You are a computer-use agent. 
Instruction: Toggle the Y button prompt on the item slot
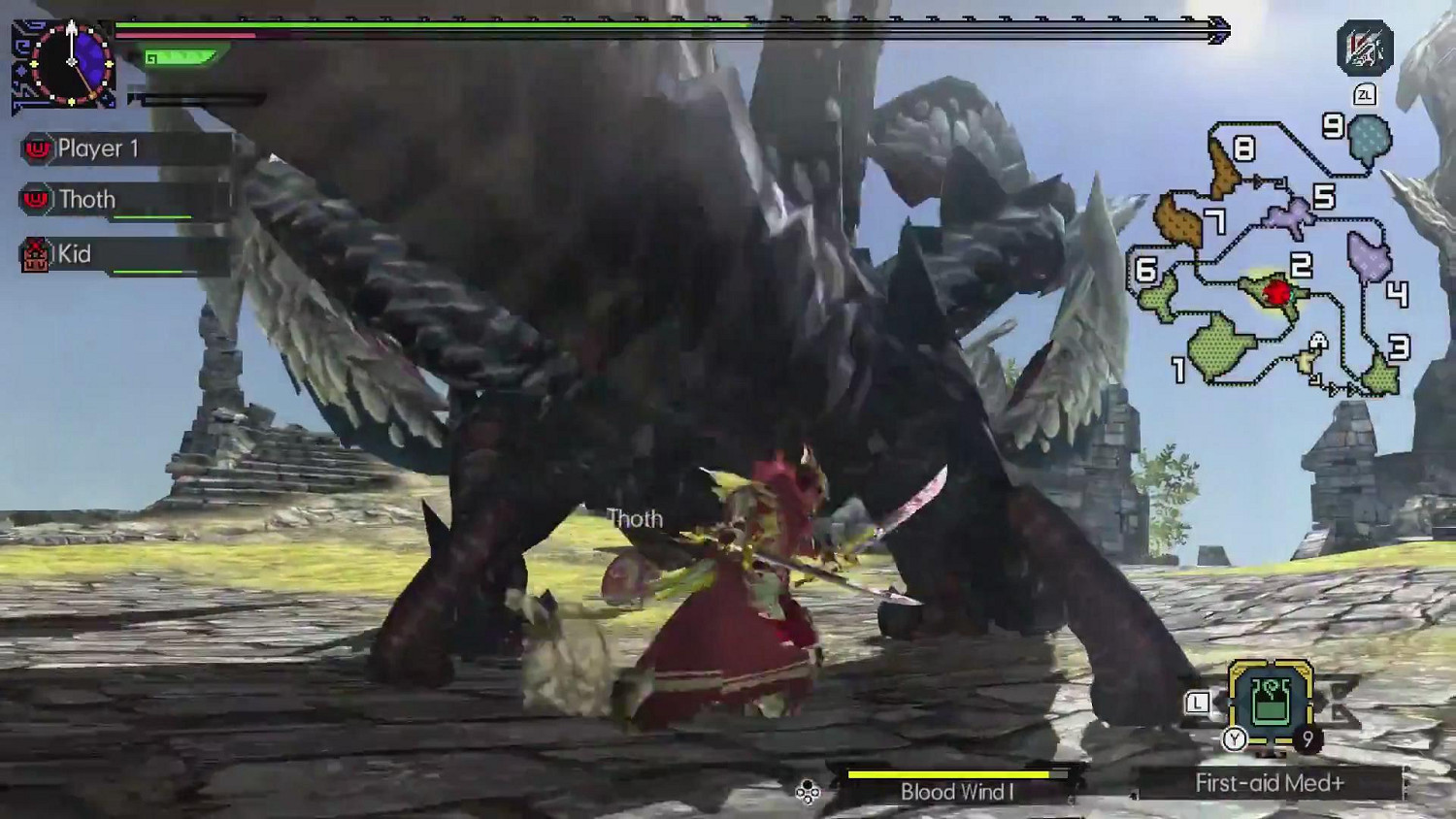click(x=1236, y=737)
